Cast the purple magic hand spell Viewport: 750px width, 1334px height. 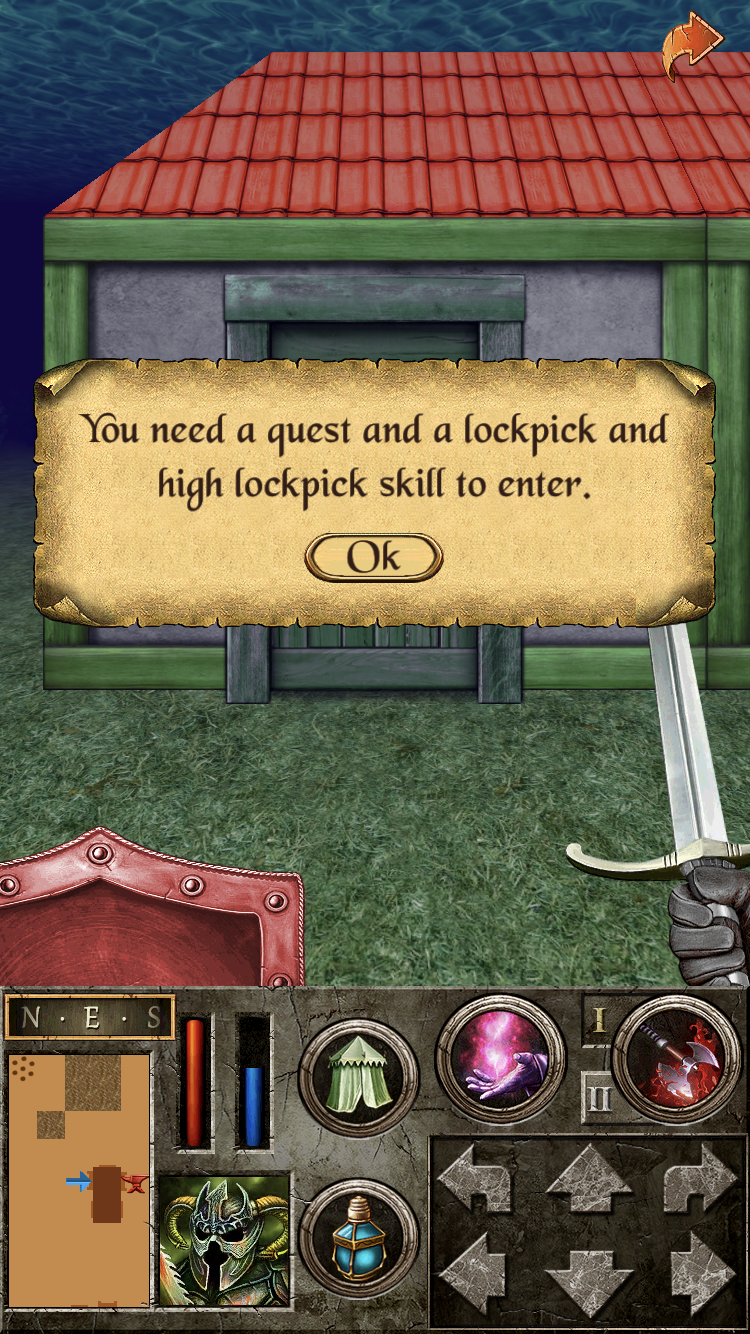[x=500, y=1059]
